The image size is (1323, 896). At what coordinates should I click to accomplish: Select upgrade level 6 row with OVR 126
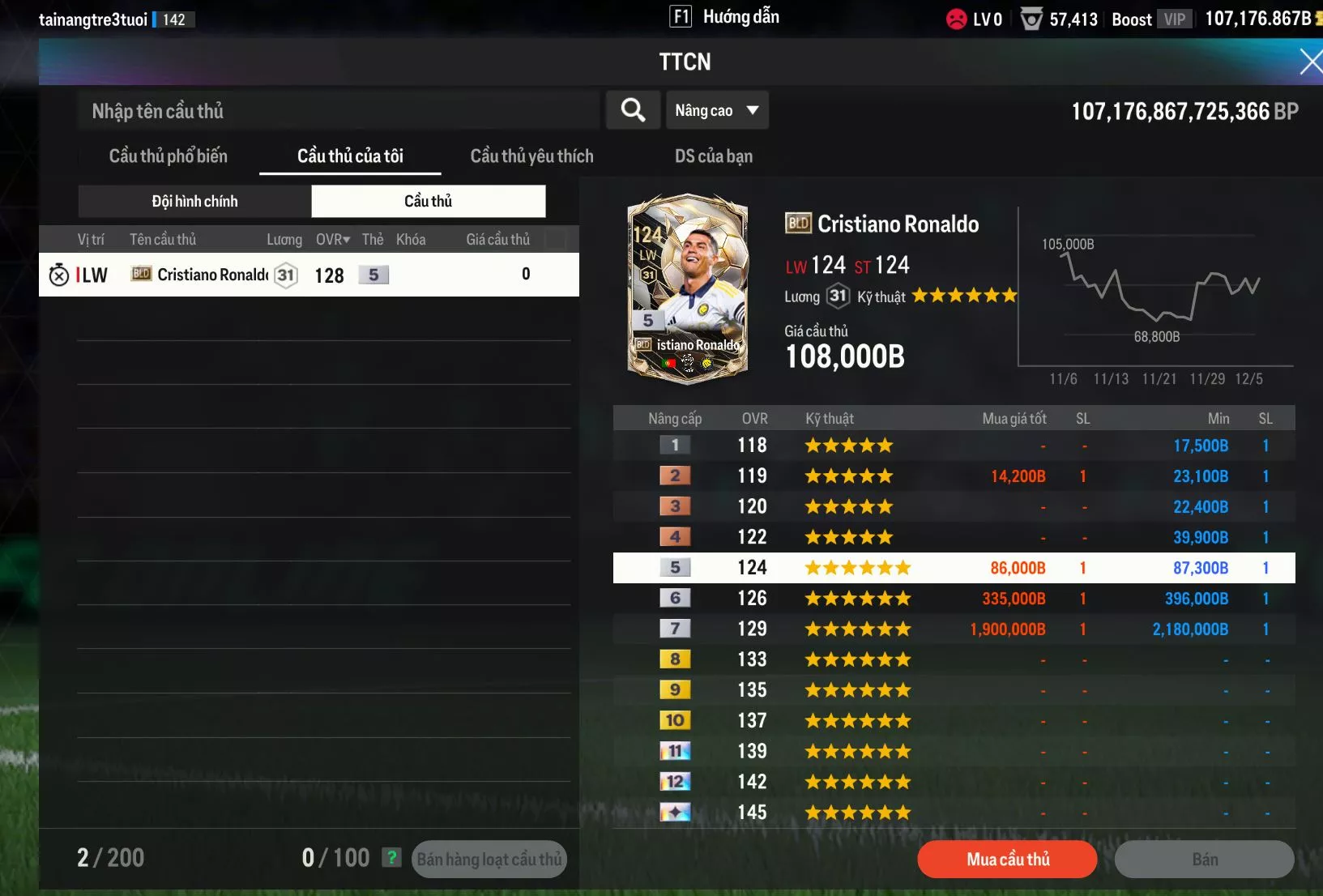click(954, 599)
